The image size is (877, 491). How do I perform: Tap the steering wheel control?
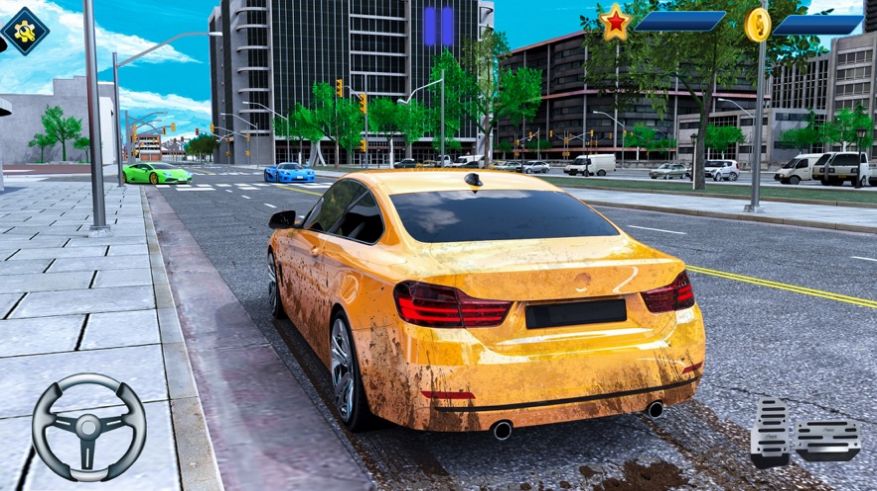pyautogui.click(x=88, y=427)
